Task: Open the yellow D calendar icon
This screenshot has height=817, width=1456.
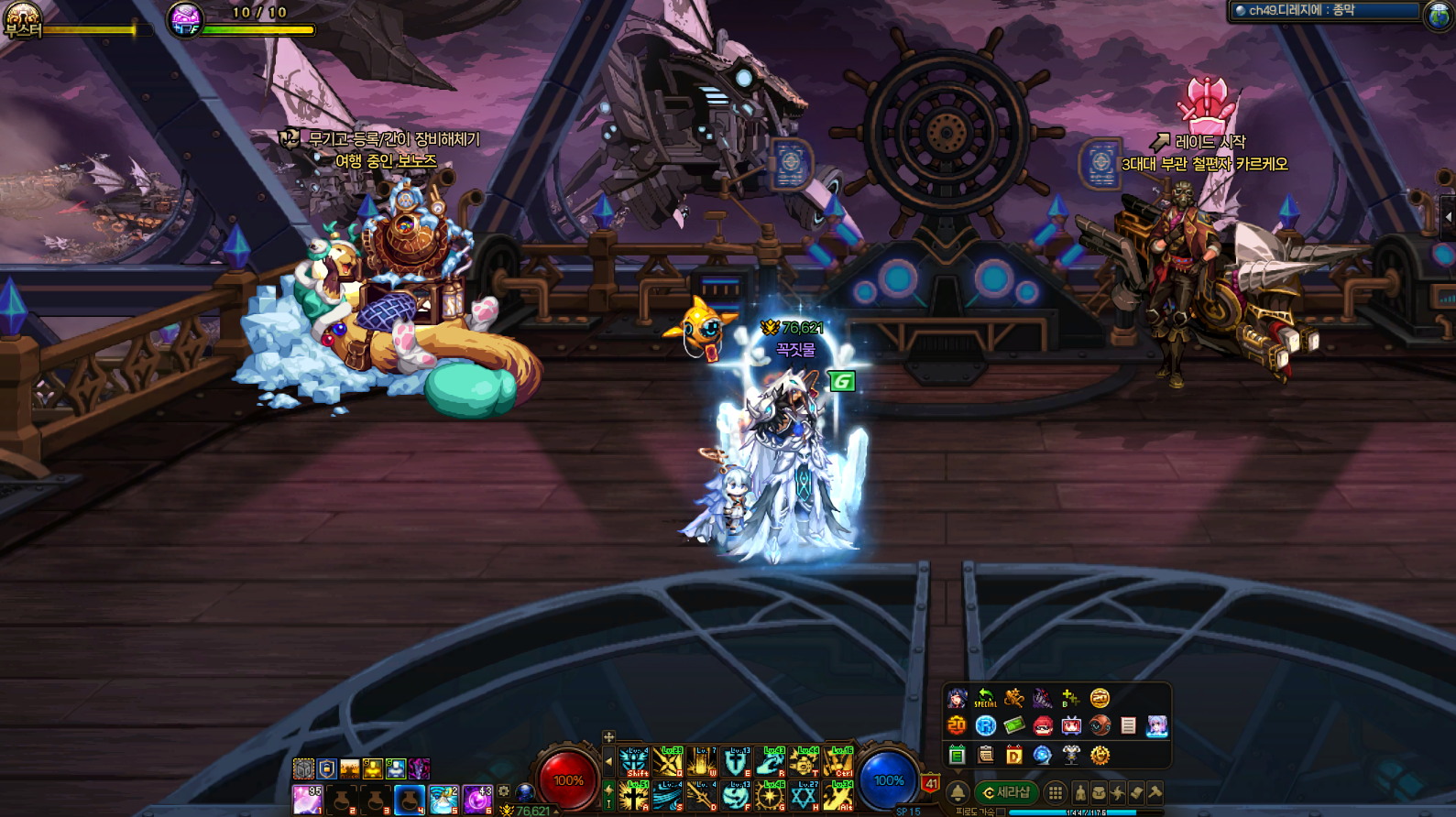Action: [x=1013, y=755]
